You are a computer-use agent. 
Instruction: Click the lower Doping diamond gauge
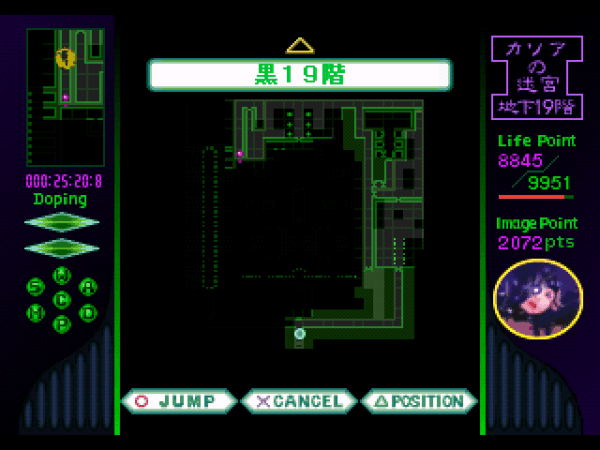tap(62, 246)
